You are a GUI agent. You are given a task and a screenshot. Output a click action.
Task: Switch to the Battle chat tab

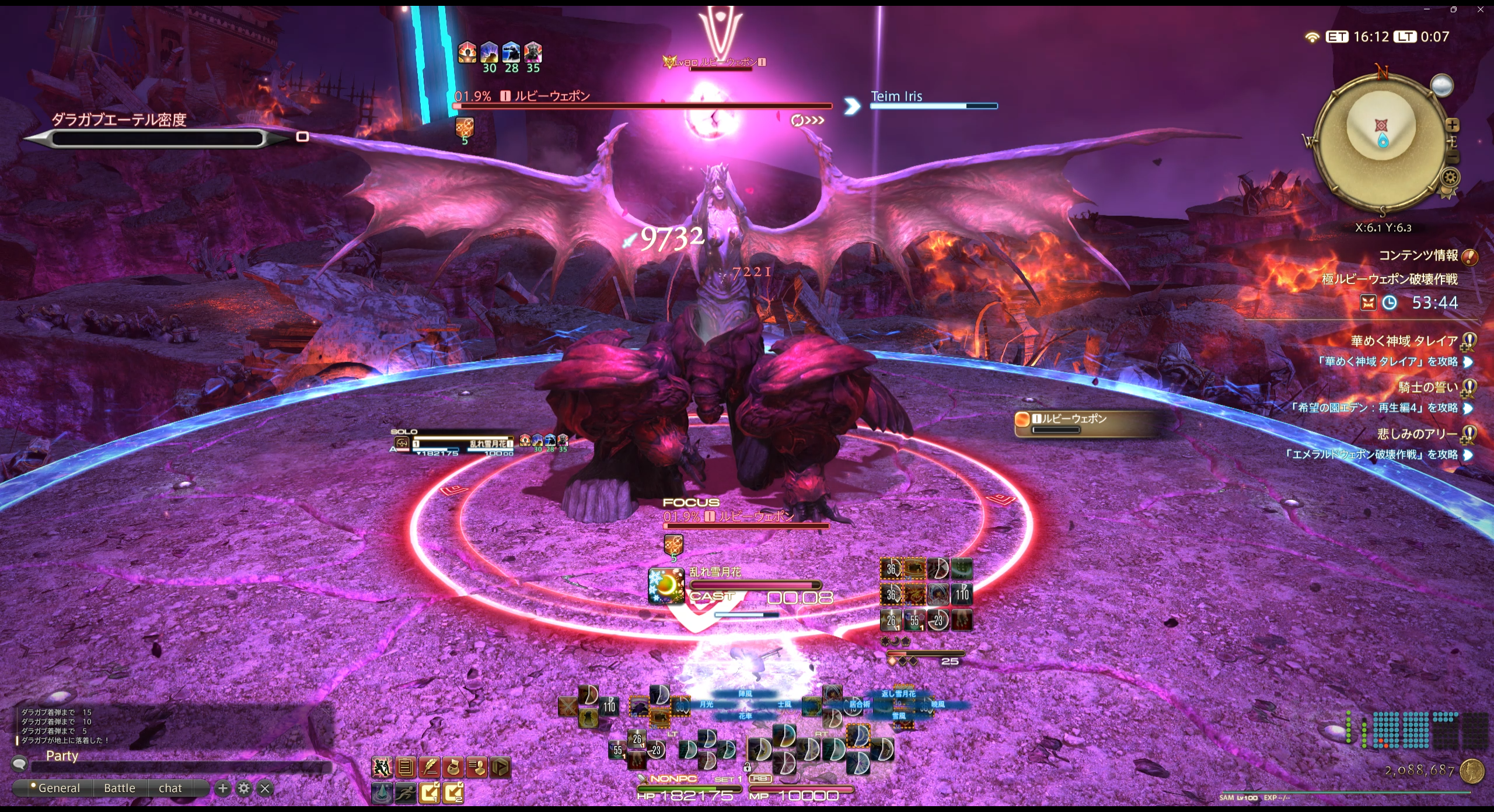click(x=120, y=788)
